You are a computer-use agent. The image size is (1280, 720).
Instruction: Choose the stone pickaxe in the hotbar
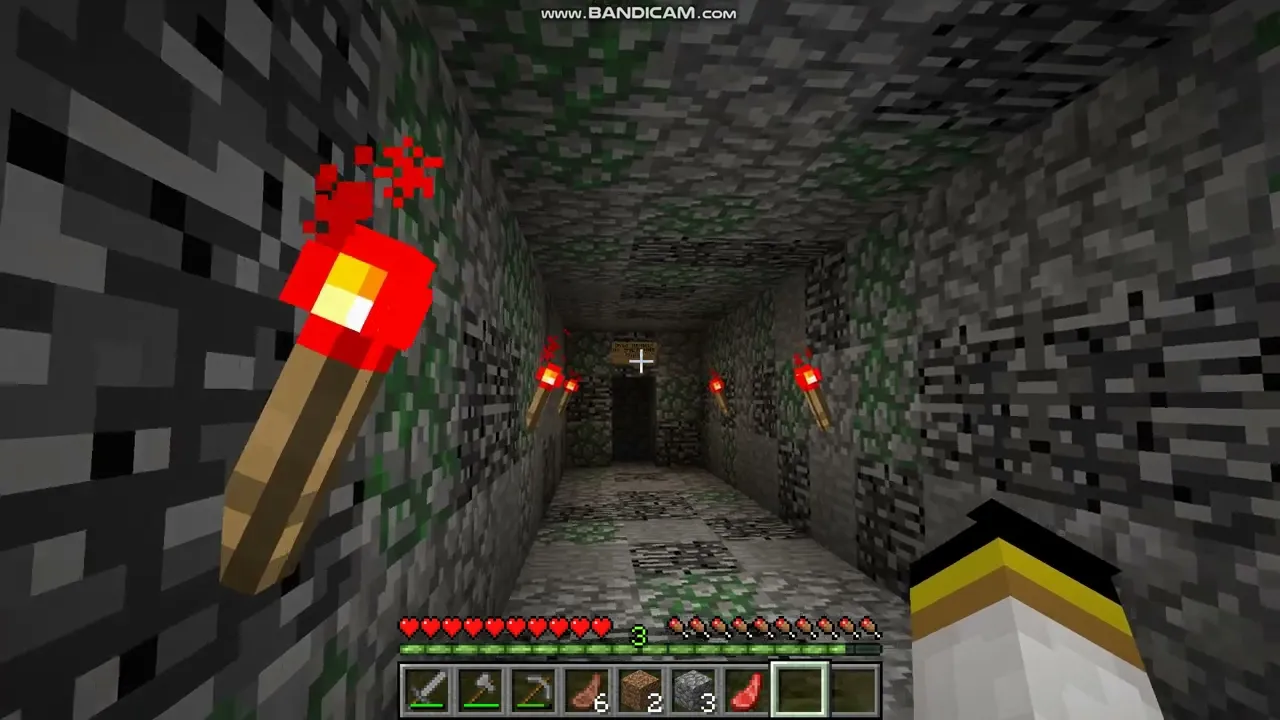[532, 689]
